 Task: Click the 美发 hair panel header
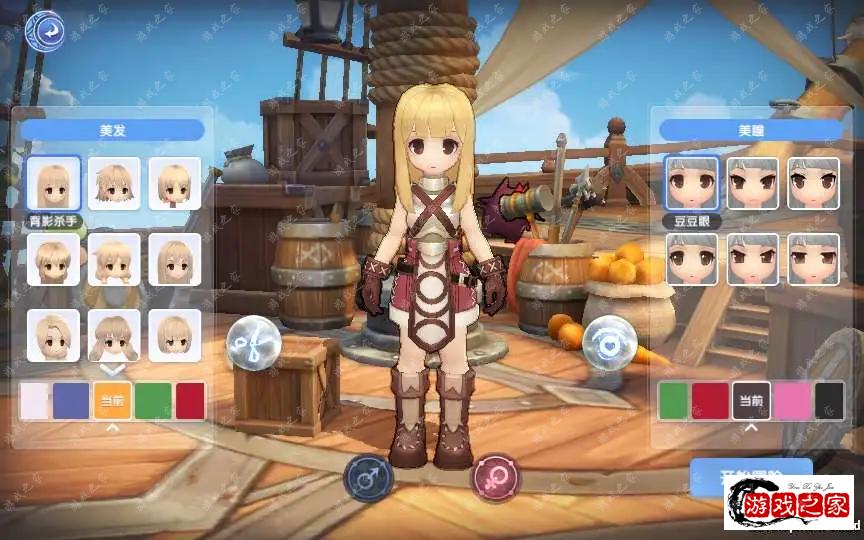click(112, 130)
